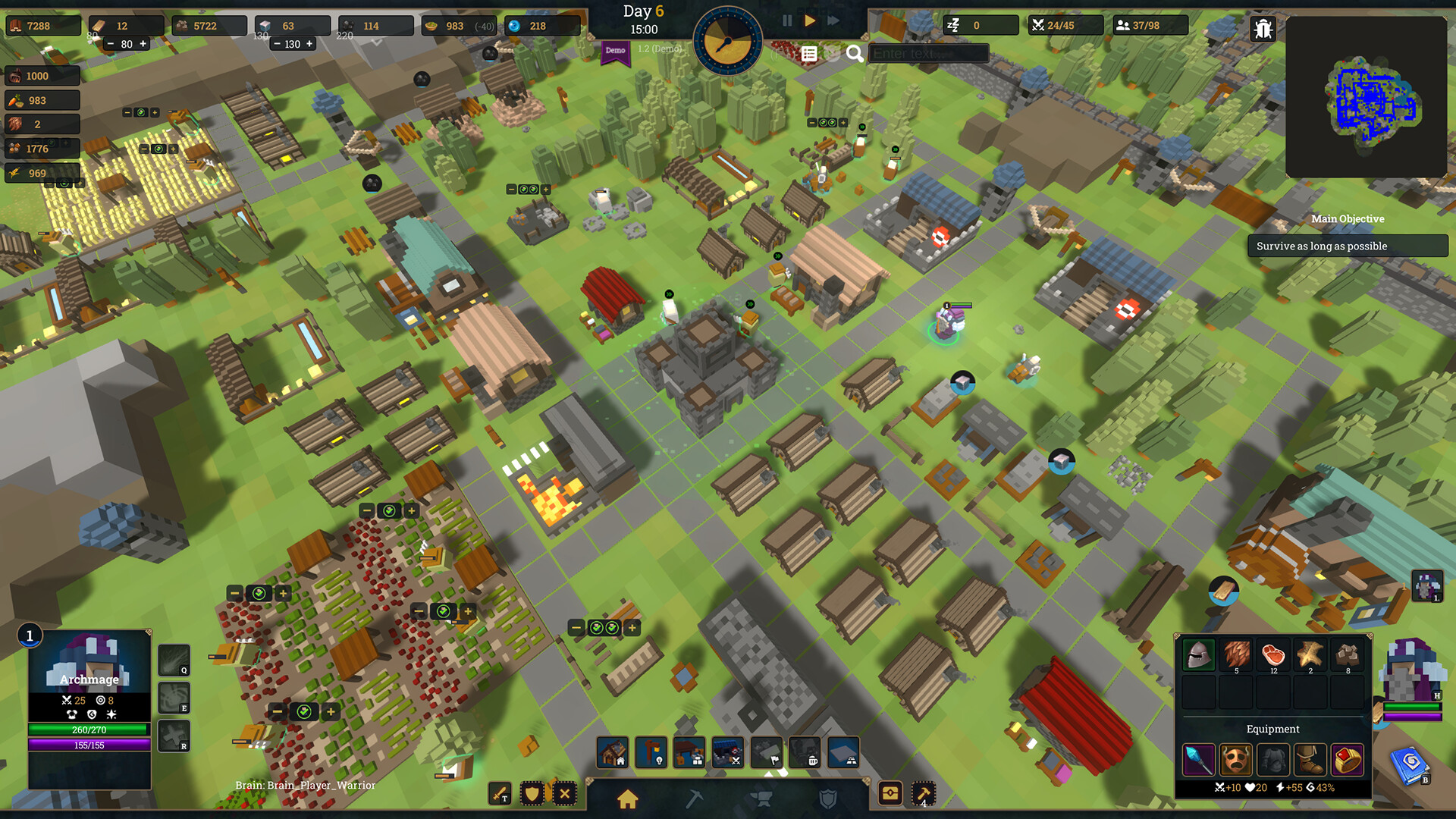Select the equipped ruby ring slot

point(1348,759)
